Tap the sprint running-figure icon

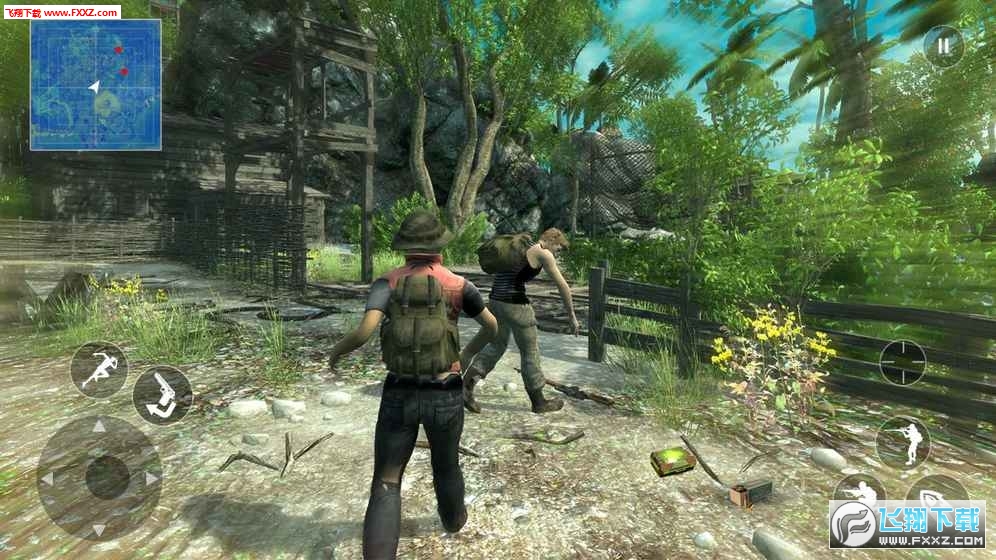pos(99,370)
